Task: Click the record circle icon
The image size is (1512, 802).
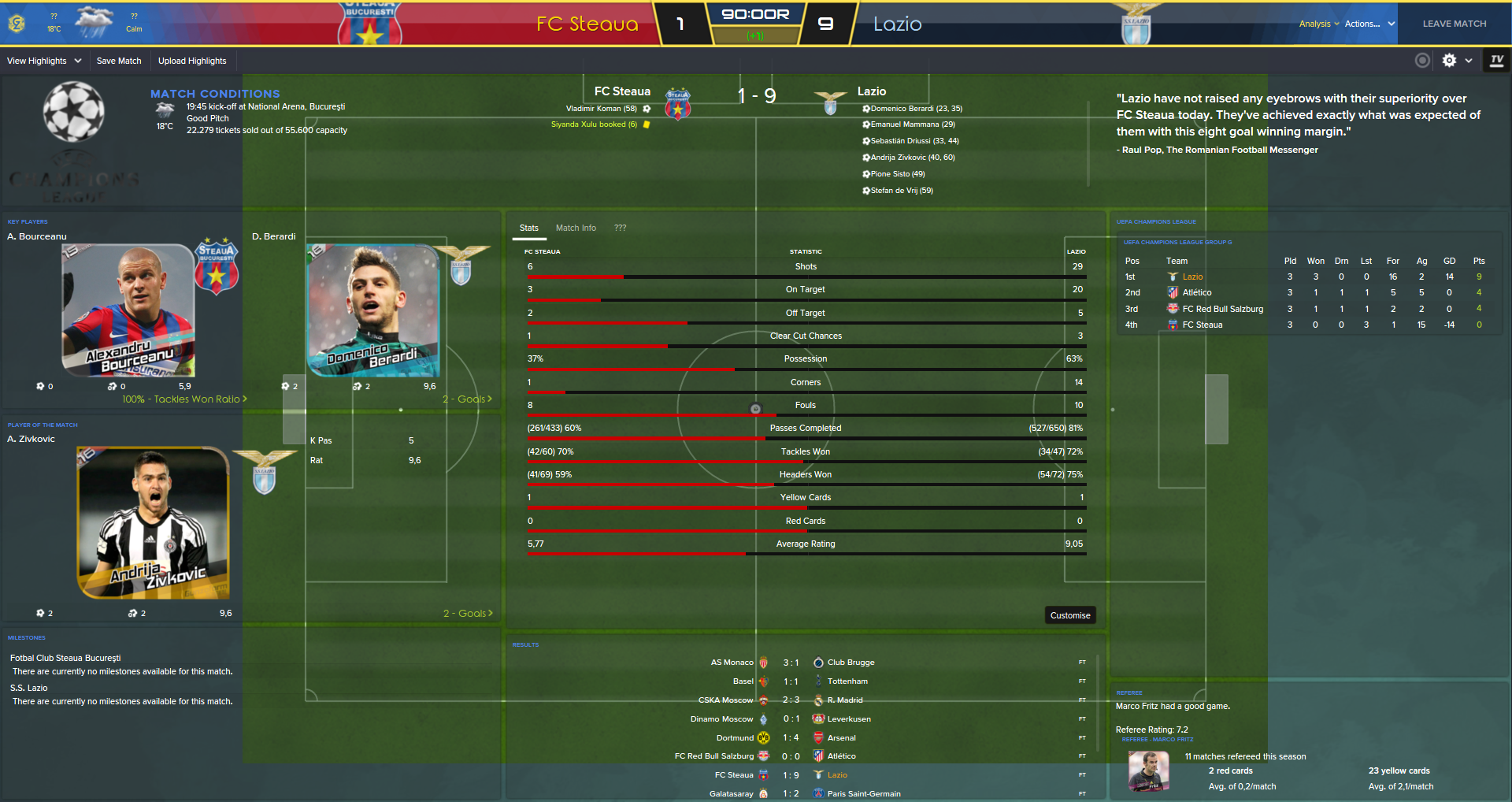Action: point(1422,61)
